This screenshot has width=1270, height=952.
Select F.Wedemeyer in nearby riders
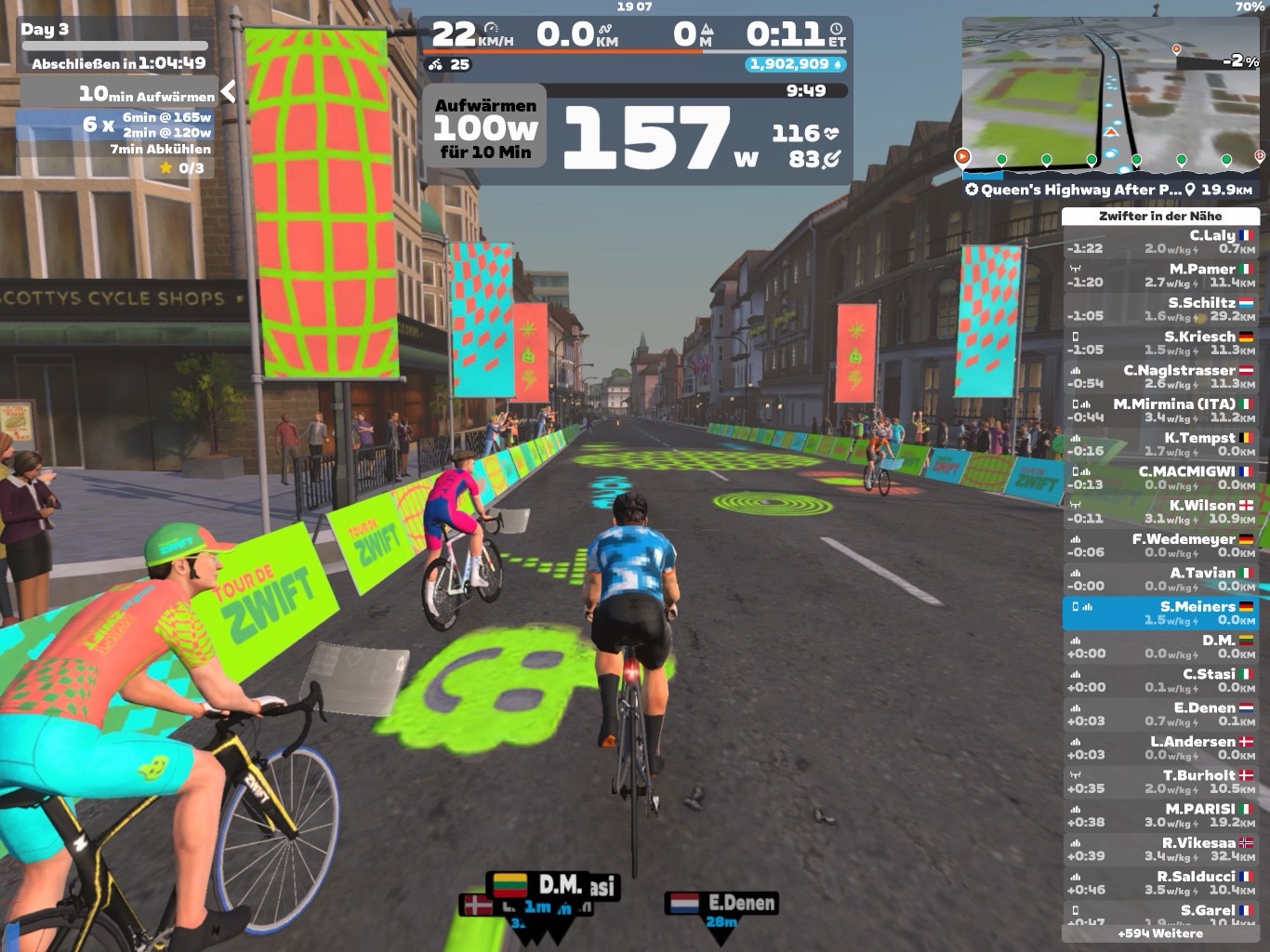tap(1160, 545)
